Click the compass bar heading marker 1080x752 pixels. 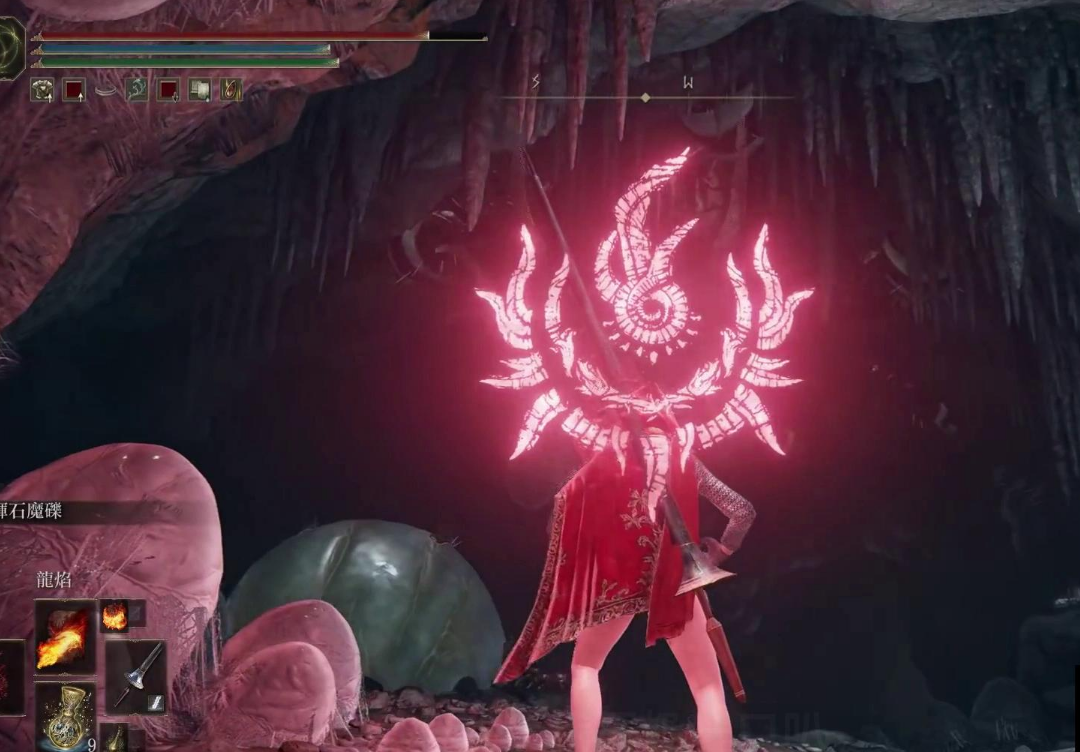(645, 97)
